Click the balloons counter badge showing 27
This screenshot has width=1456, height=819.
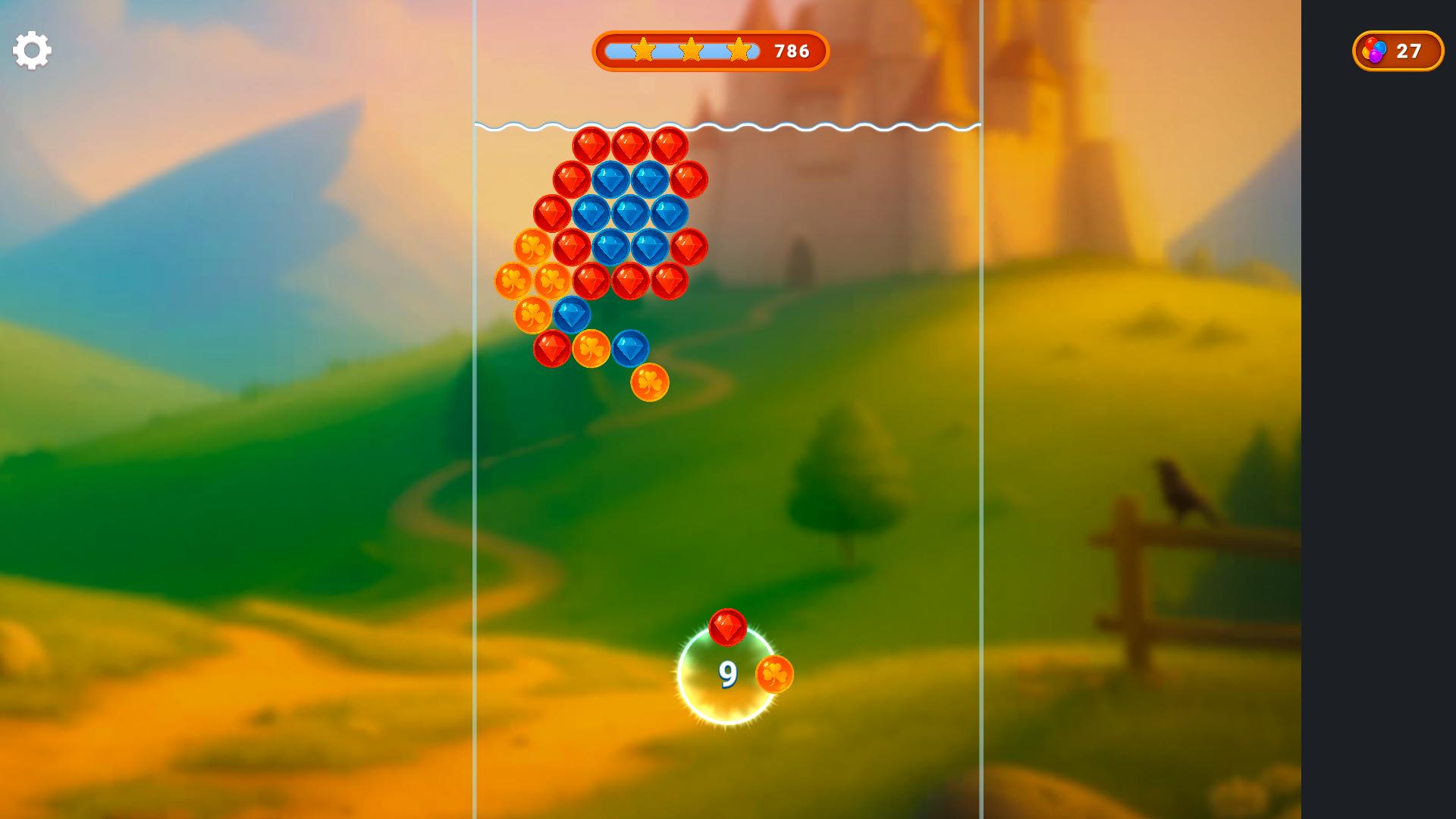(x=1398, y=51)
